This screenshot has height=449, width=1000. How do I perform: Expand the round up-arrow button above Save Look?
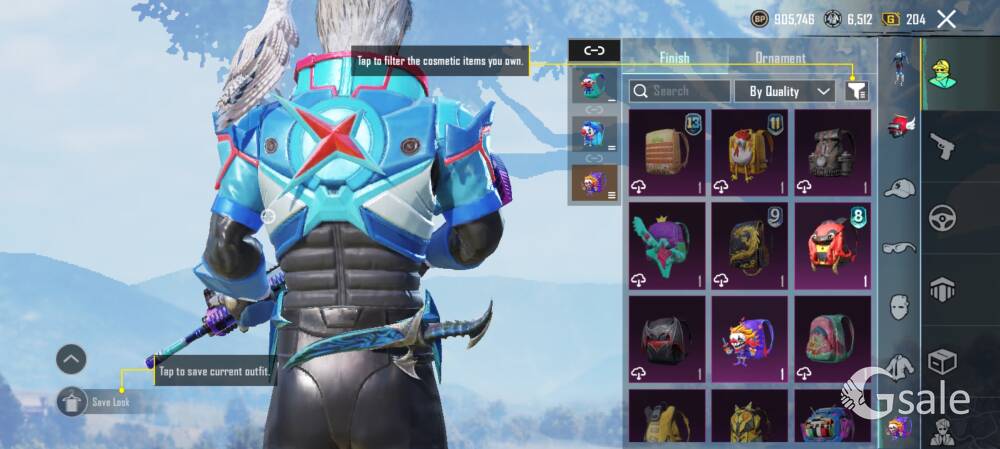(71, 359)
